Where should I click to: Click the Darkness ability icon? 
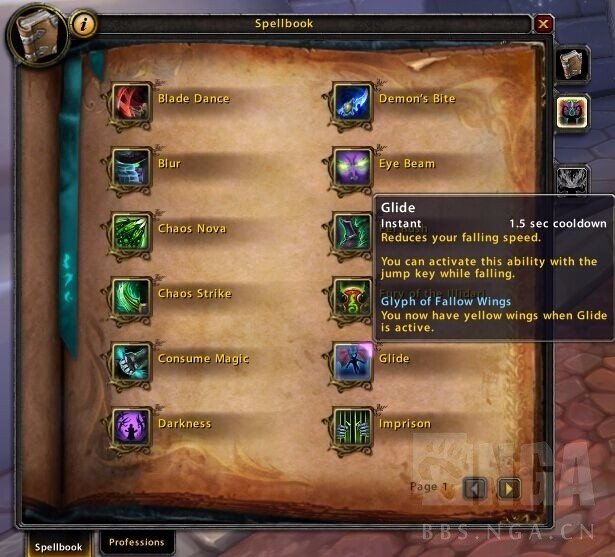coord(131,427)
